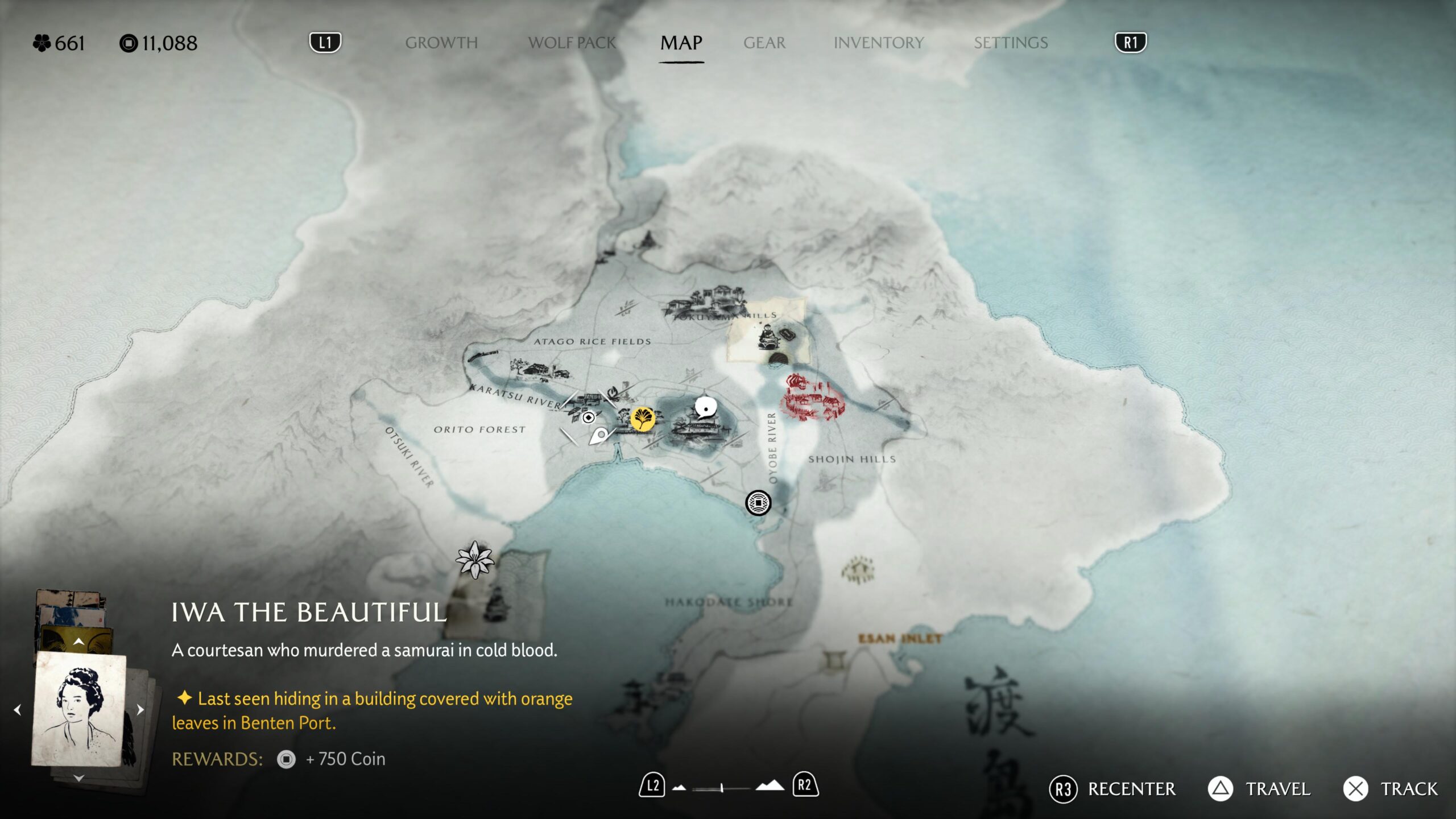Click the white diamond-in-circle marker near Karatsu River
Viewport: 1456px width, 819px height.
(x=589, y=417)
